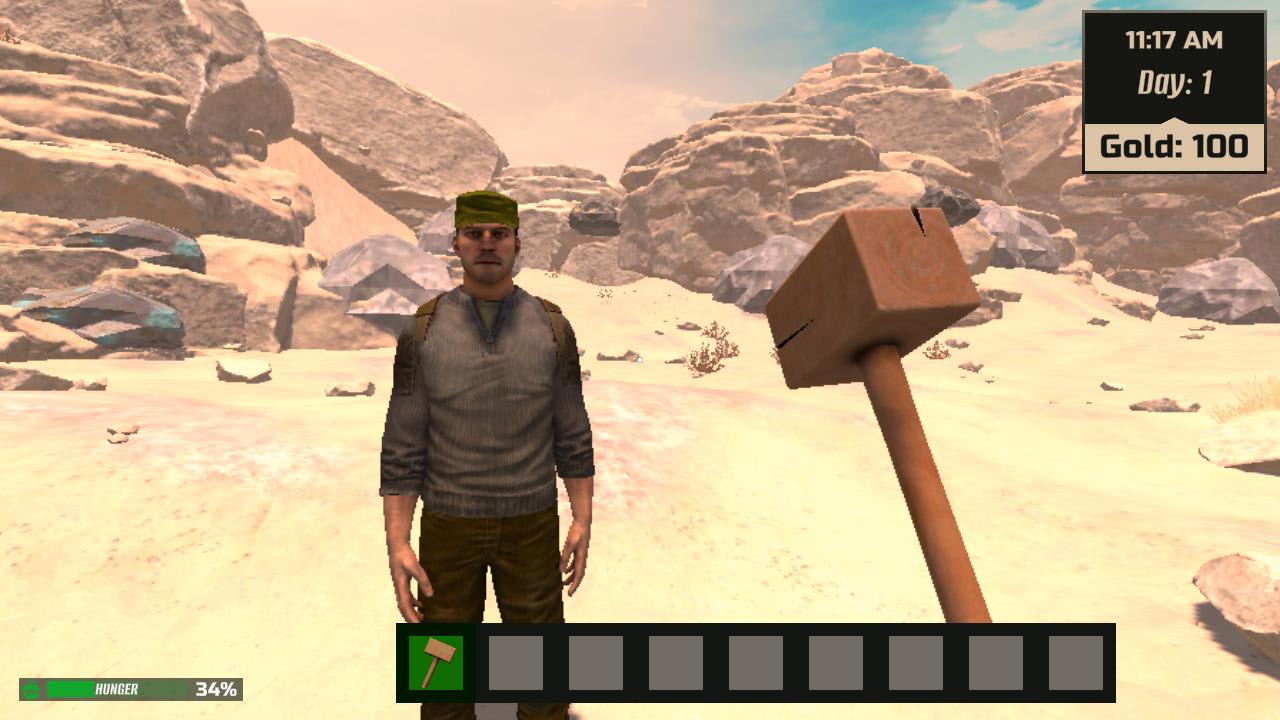Click the 11:17 AM time display

1173,40
